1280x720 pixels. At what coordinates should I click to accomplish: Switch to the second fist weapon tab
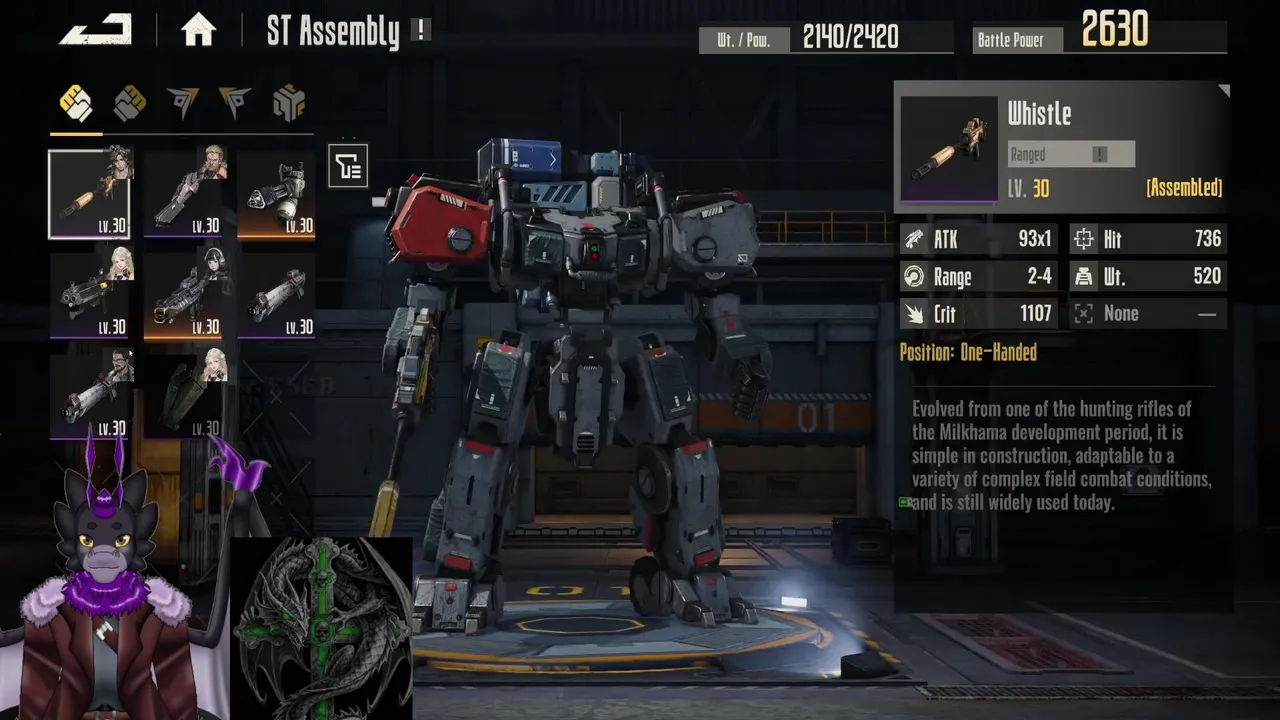click(x=129, y=102)
